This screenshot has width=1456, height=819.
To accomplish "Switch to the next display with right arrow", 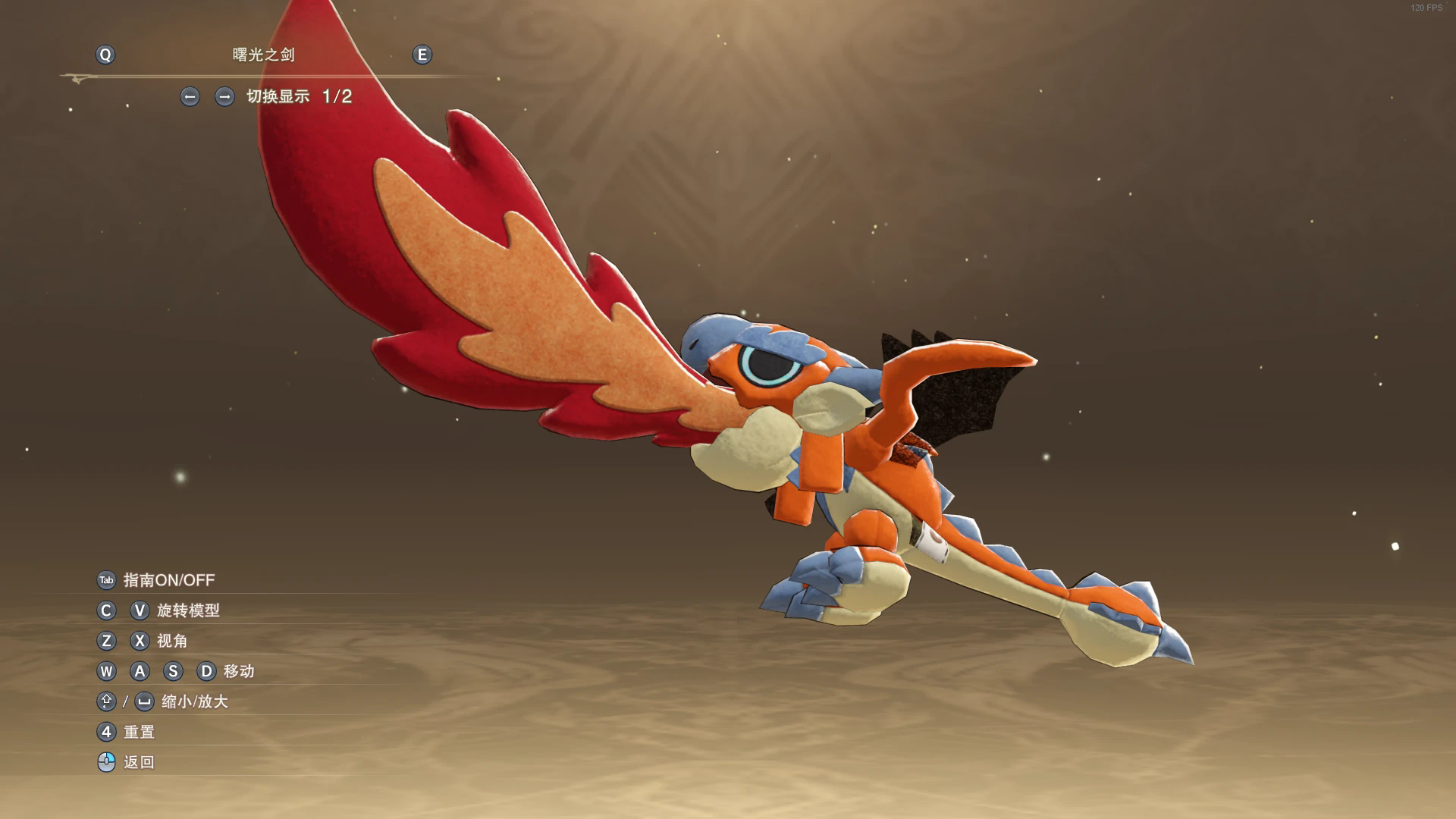I will (x=224, y=96).
